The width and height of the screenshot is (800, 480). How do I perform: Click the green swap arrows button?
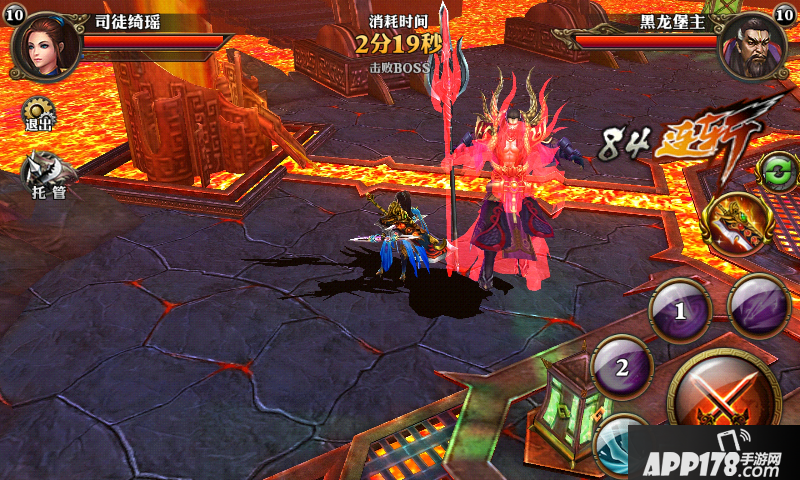click(x=775, y=171)
